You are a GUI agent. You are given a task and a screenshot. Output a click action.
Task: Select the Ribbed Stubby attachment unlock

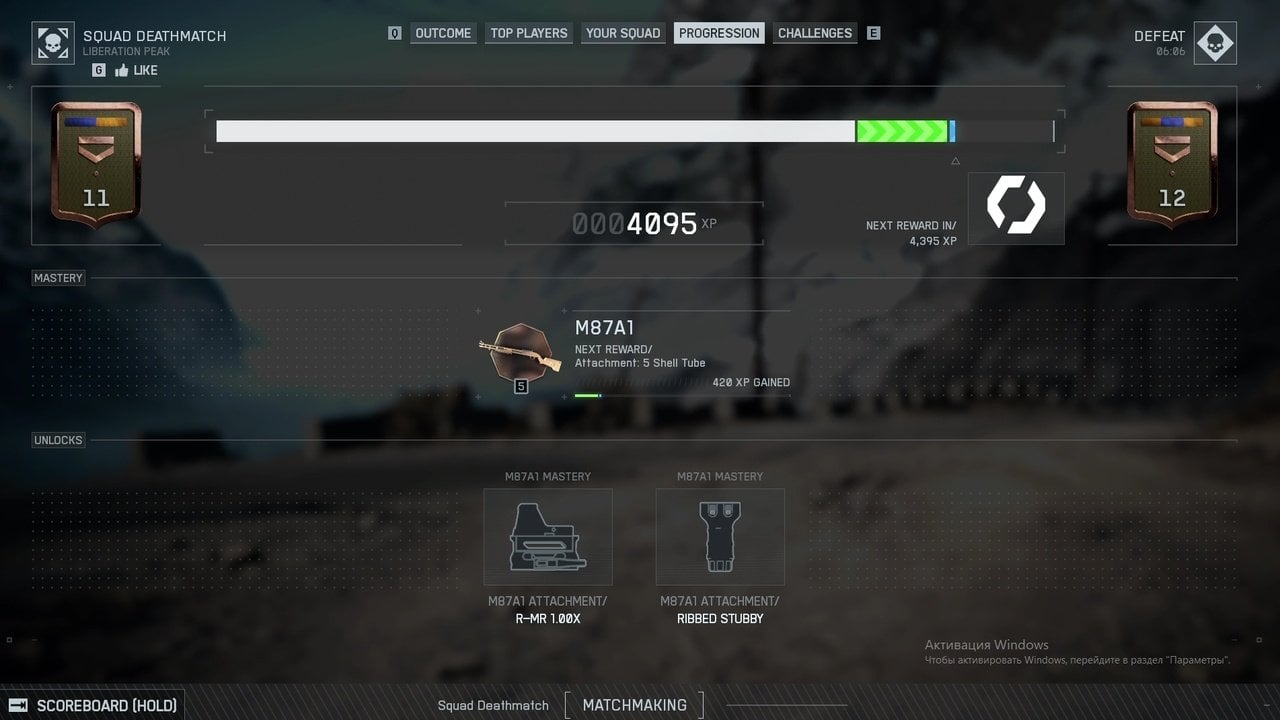coord(720,537)
